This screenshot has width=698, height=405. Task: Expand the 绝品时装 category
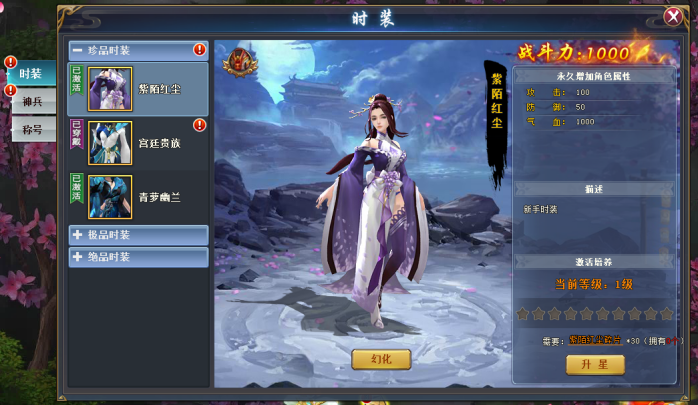[x=138, y=257]
